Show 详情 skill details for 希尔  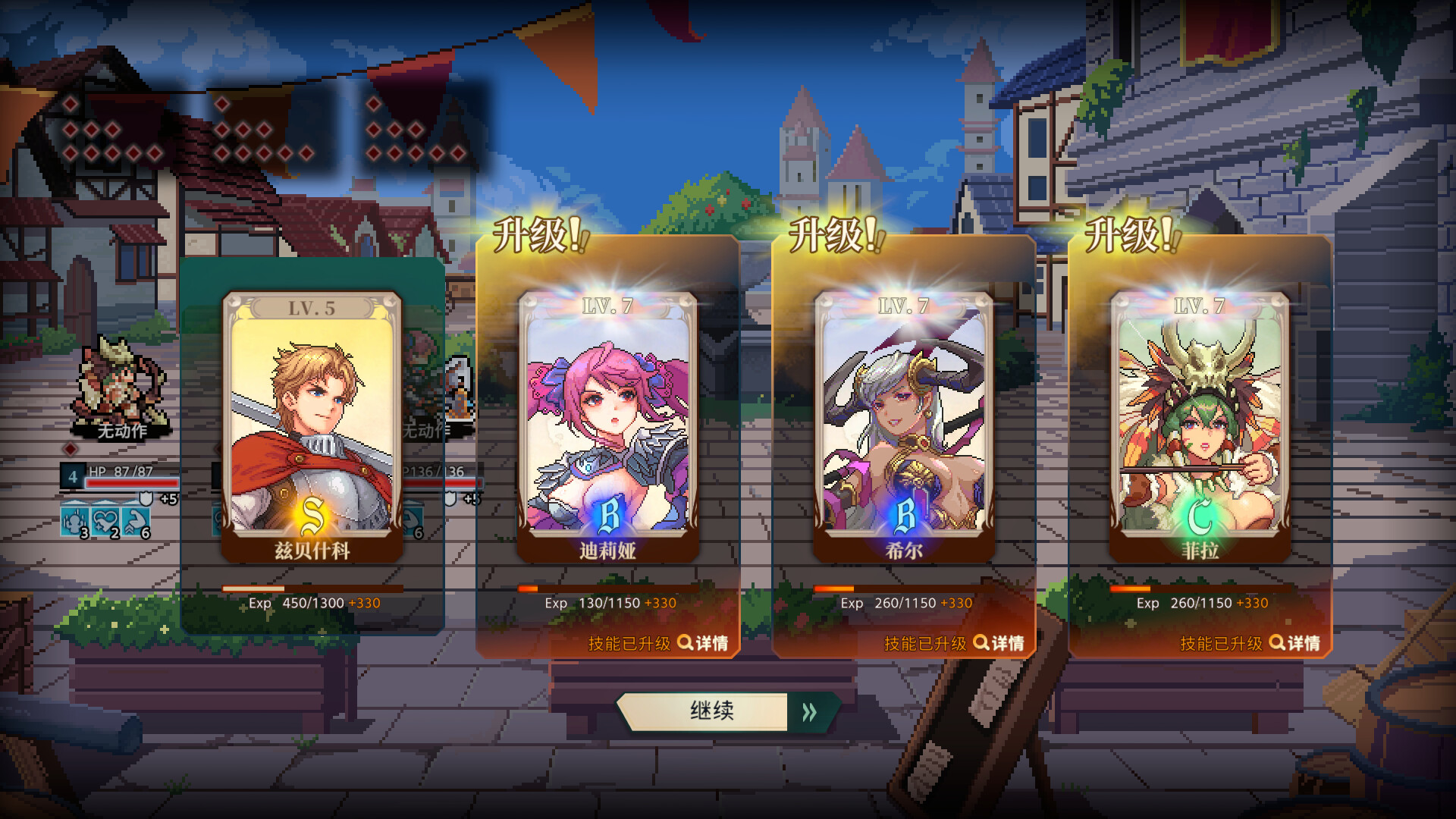999,643
